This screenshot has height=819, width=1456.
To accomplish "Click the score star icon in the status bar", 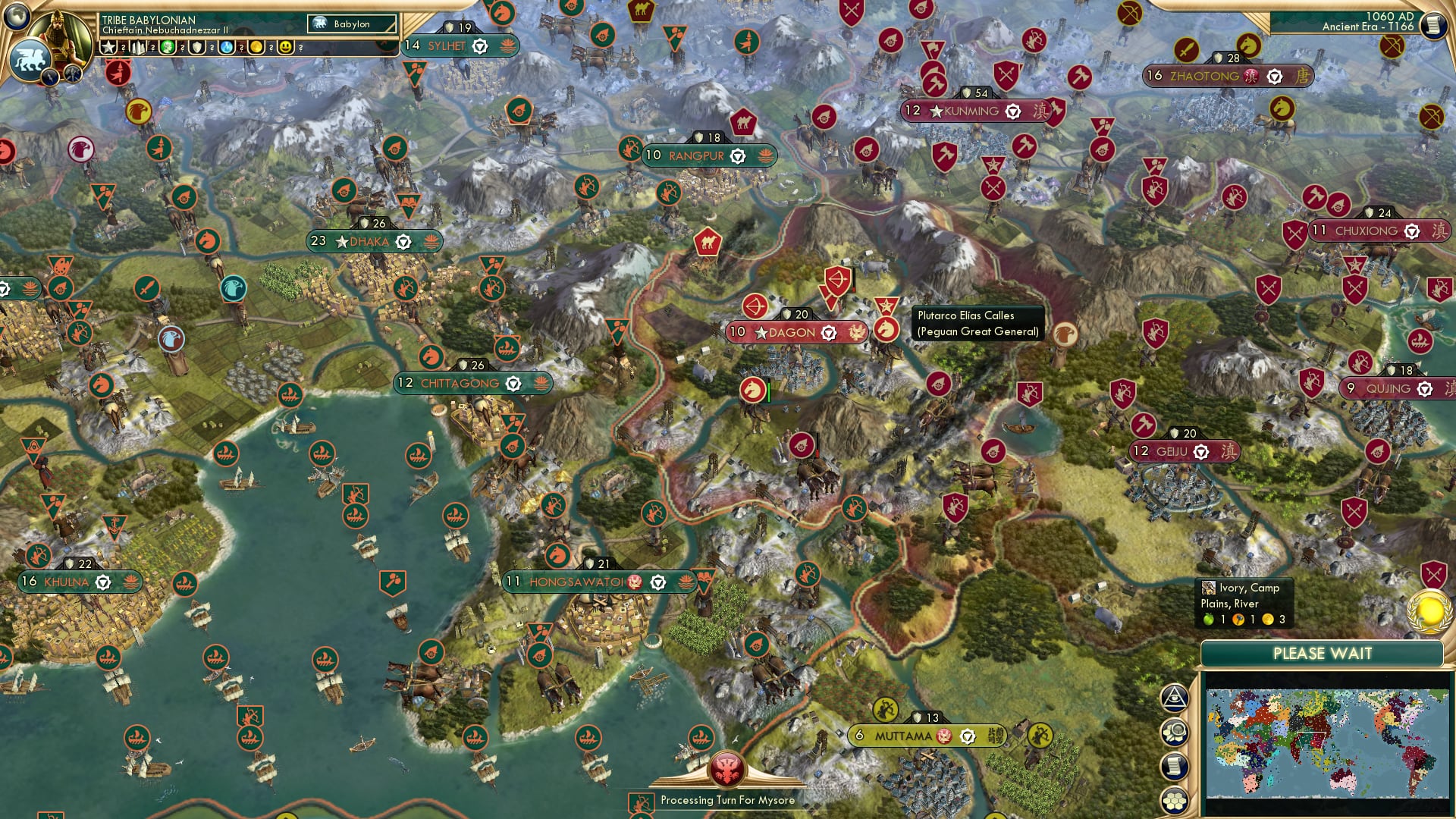I will pyautogui.click(x=108, y=48).
